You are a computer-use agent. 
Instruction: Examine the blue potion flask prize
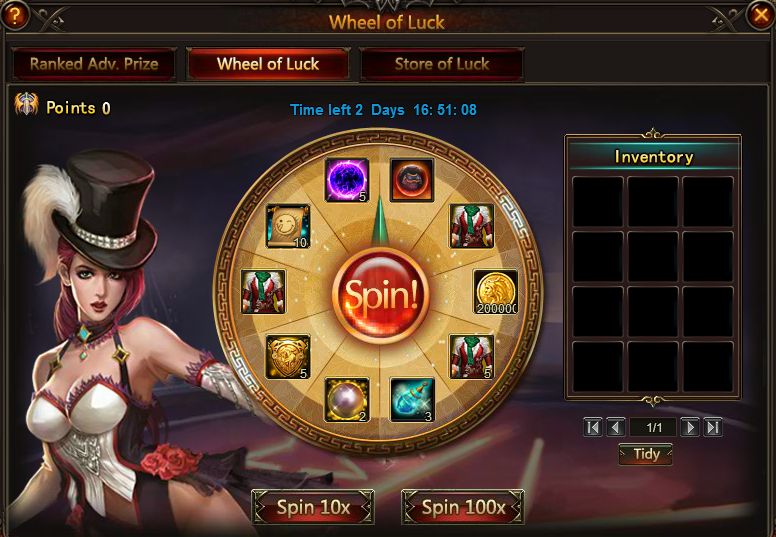(412, 400)
